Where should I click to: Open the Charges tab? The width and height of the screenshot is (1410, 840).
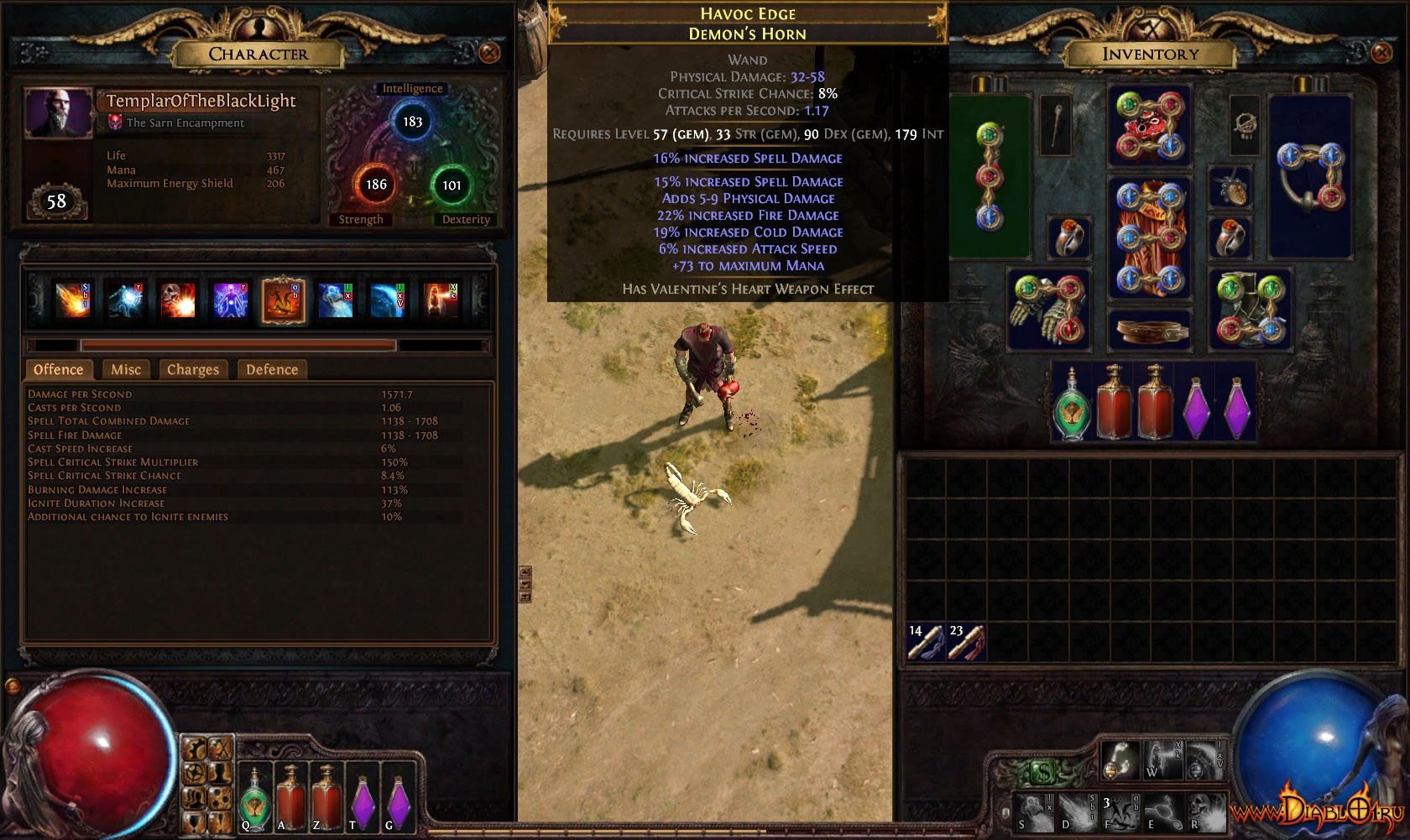click(192, 369)
